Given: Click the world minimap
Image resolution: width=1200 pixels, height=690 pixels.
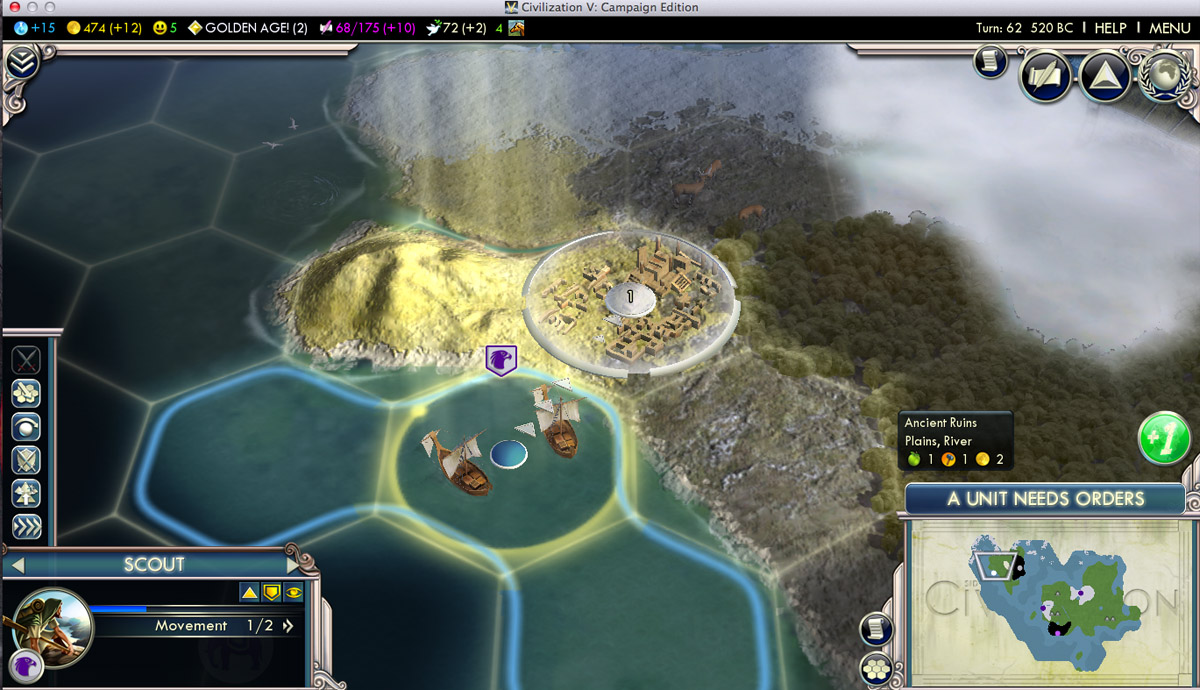Looking at the screenshot, I should (1050, 599).
